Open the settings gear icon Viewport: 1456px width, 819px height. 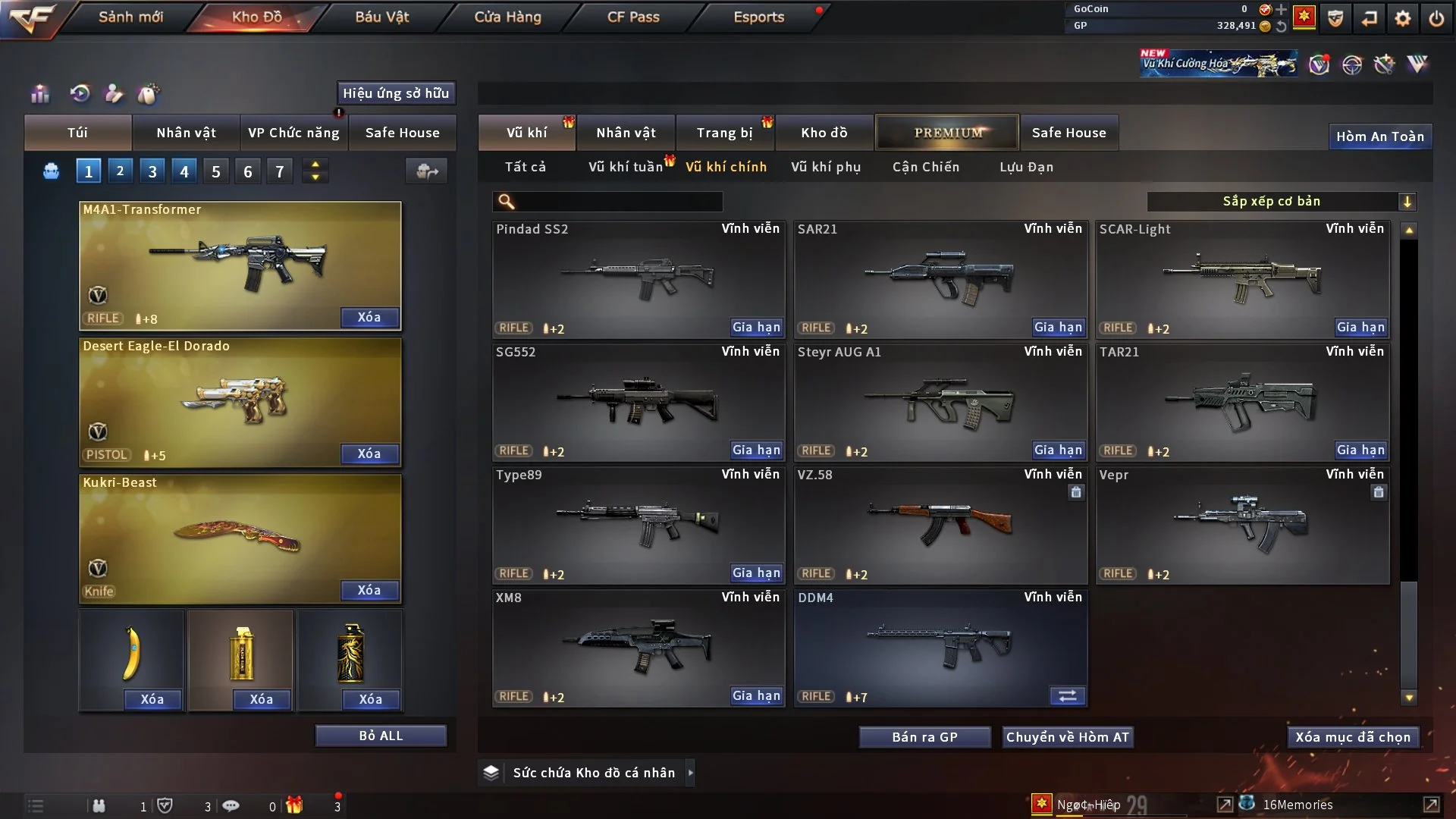(x=1403, y=18)
